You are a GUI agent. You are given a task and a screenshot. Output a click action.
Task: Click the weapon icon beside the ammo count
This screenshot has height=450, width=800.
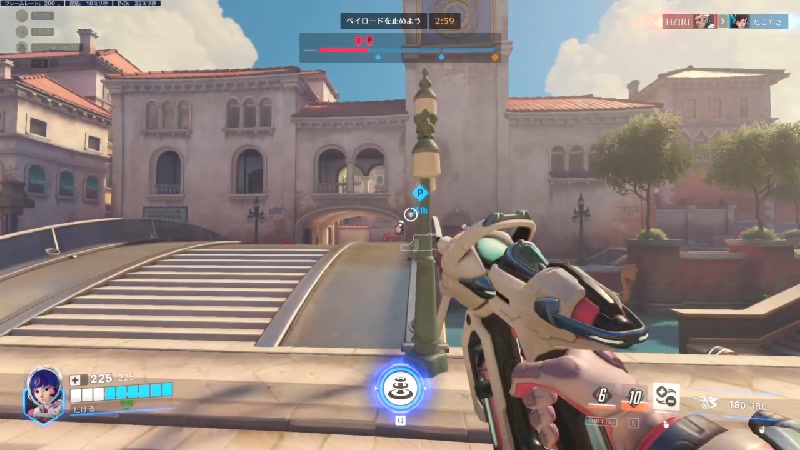tap(709, 405)
